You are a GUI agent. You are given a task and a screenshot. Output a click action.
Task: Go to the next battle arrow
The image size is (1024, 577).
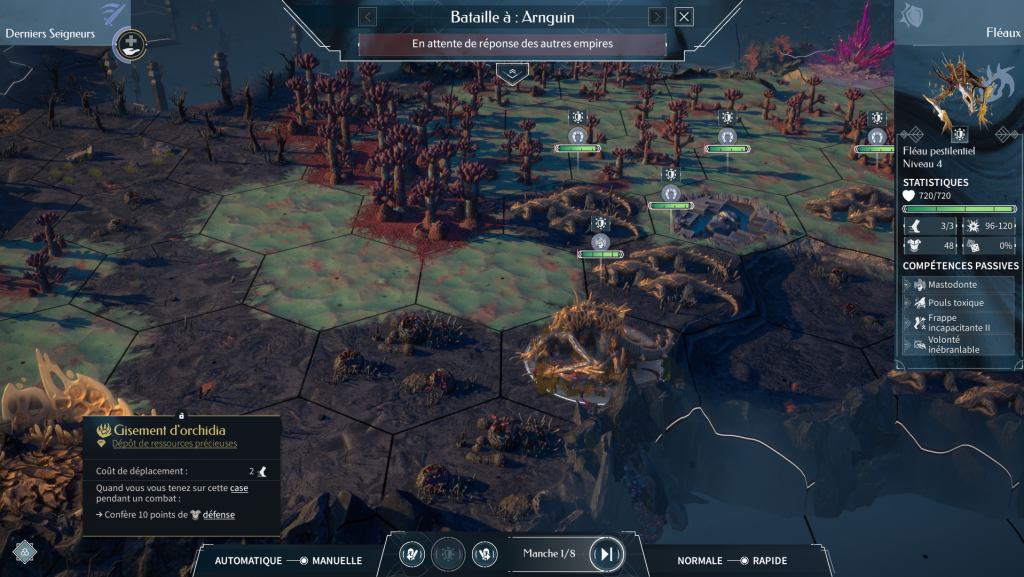click(657, 17)
